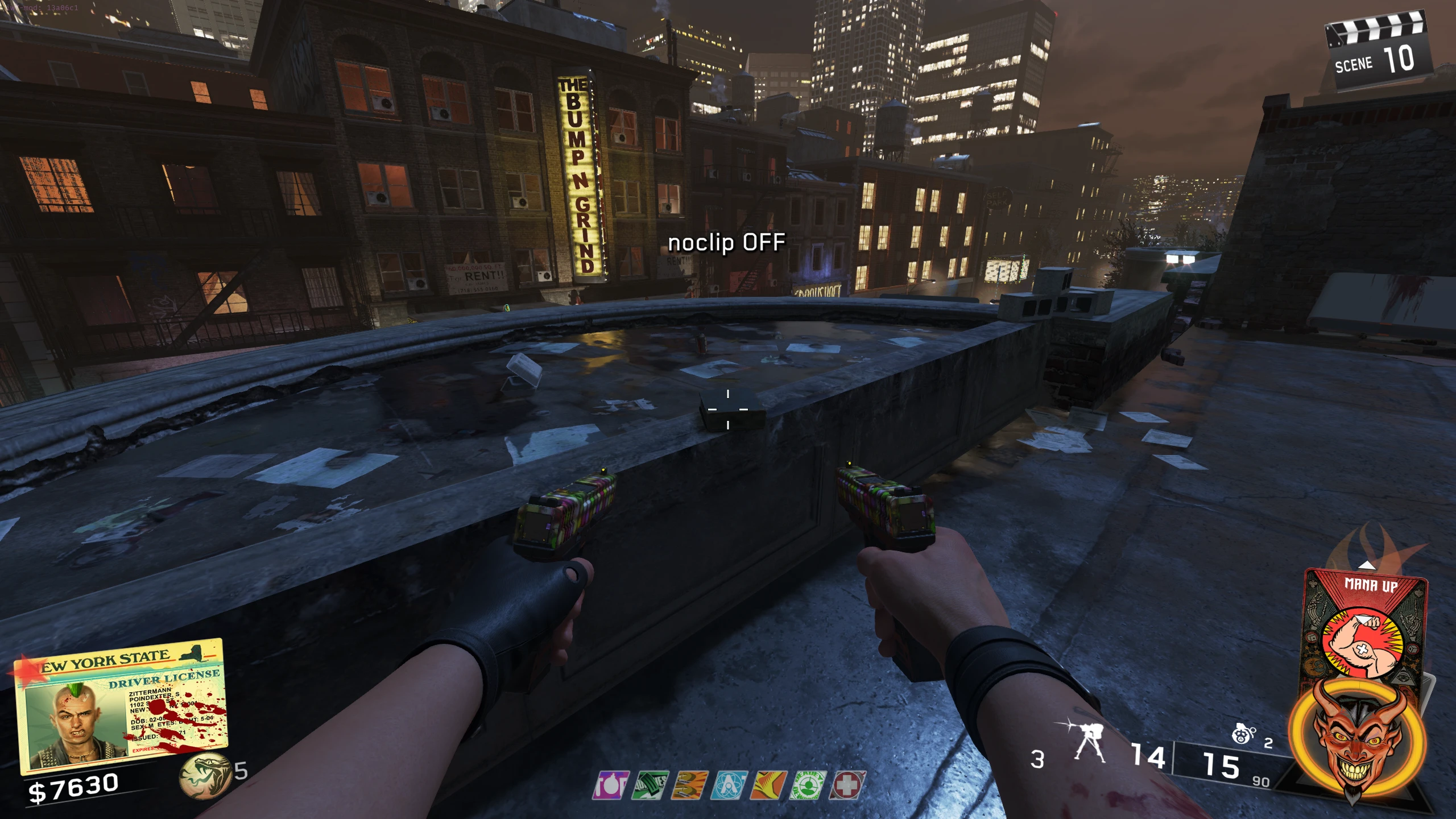Click the red medical cross perk icon
This screenshot has width=1456, height=819.
tap(847, 785)
